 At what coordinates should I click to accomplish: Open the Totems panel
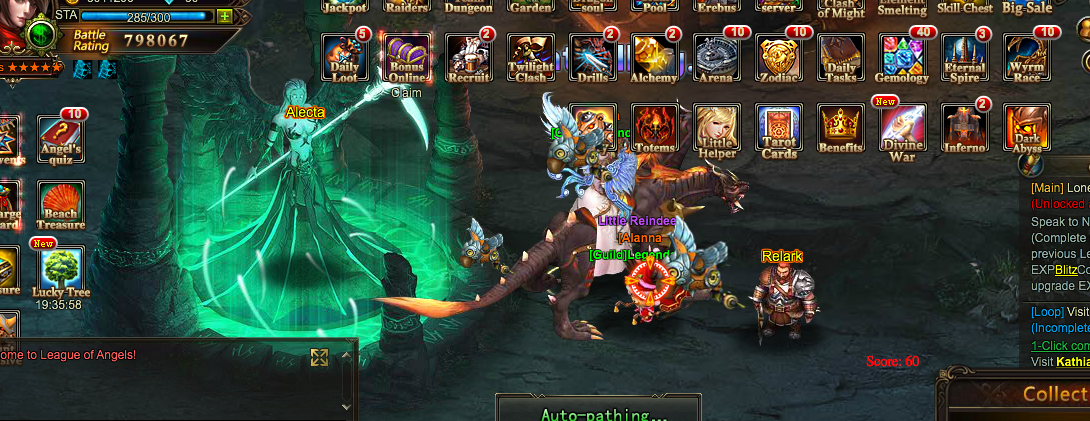click(655, 128)
